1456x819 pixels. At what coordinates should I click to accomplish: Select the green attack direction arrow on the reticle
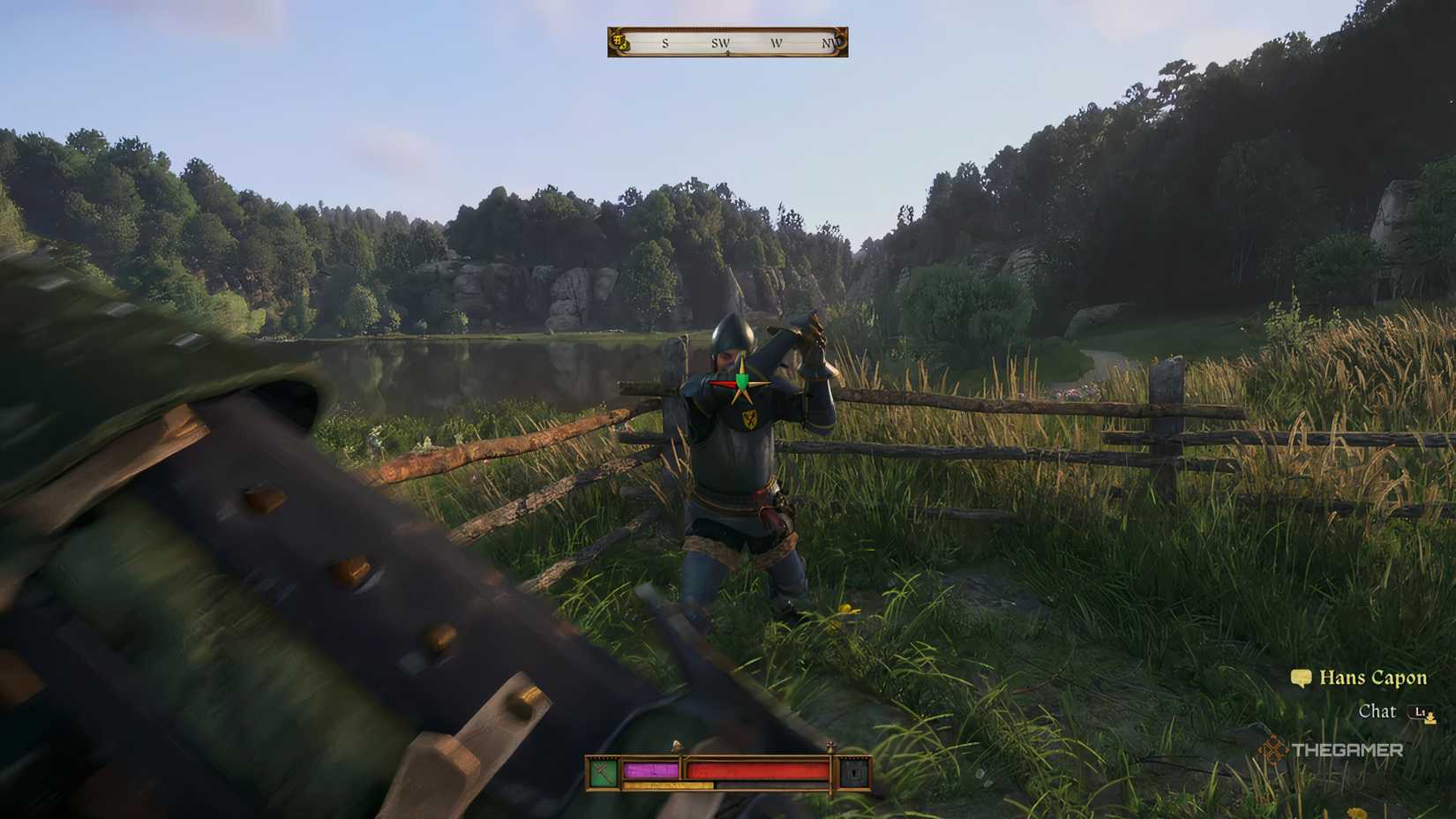coord(742,376)
